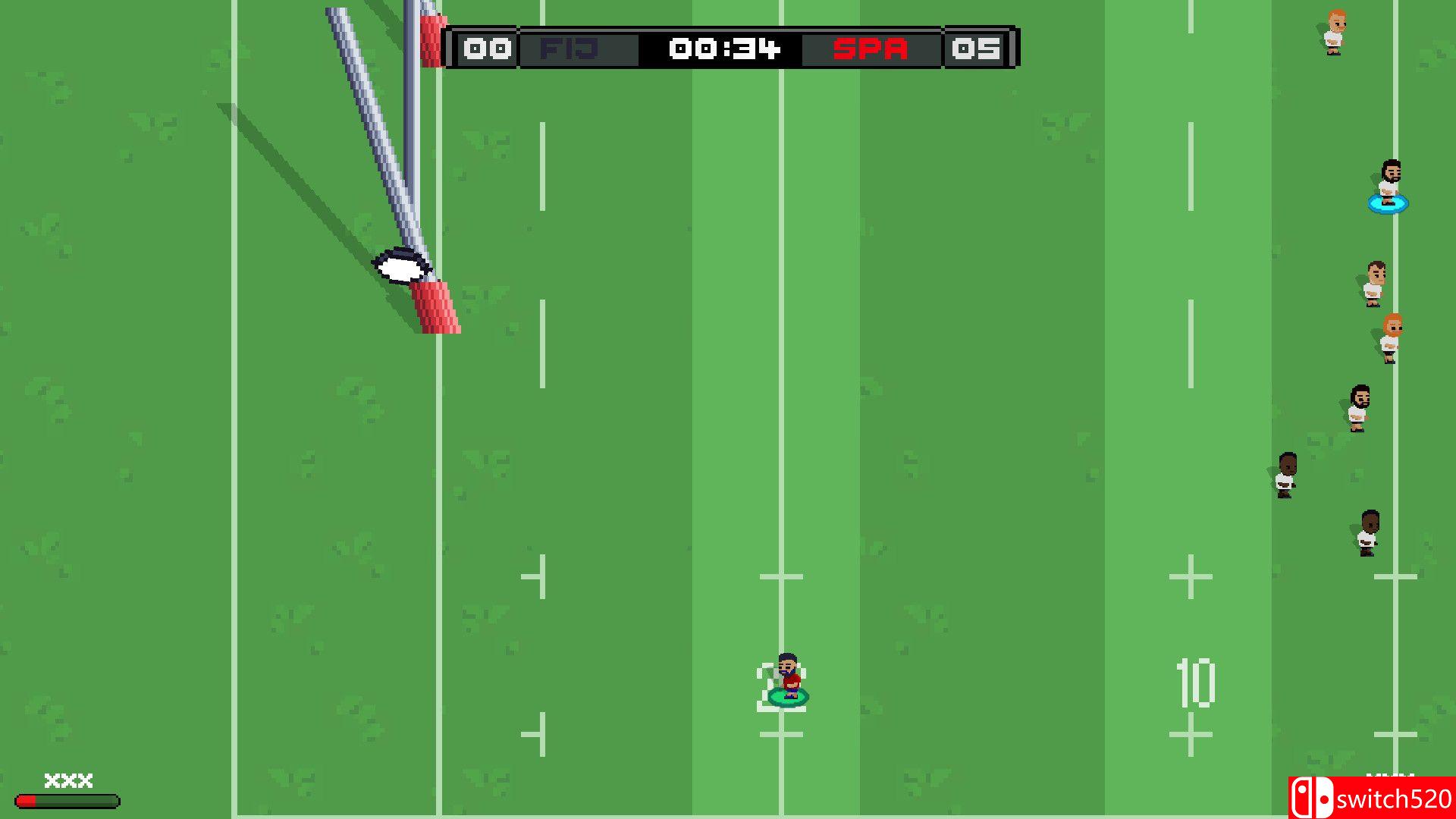Click the player standing on the blue marker
The height and width of the screenshot is (819, 1456).
pyautogui.click(x=1390, y=184)
